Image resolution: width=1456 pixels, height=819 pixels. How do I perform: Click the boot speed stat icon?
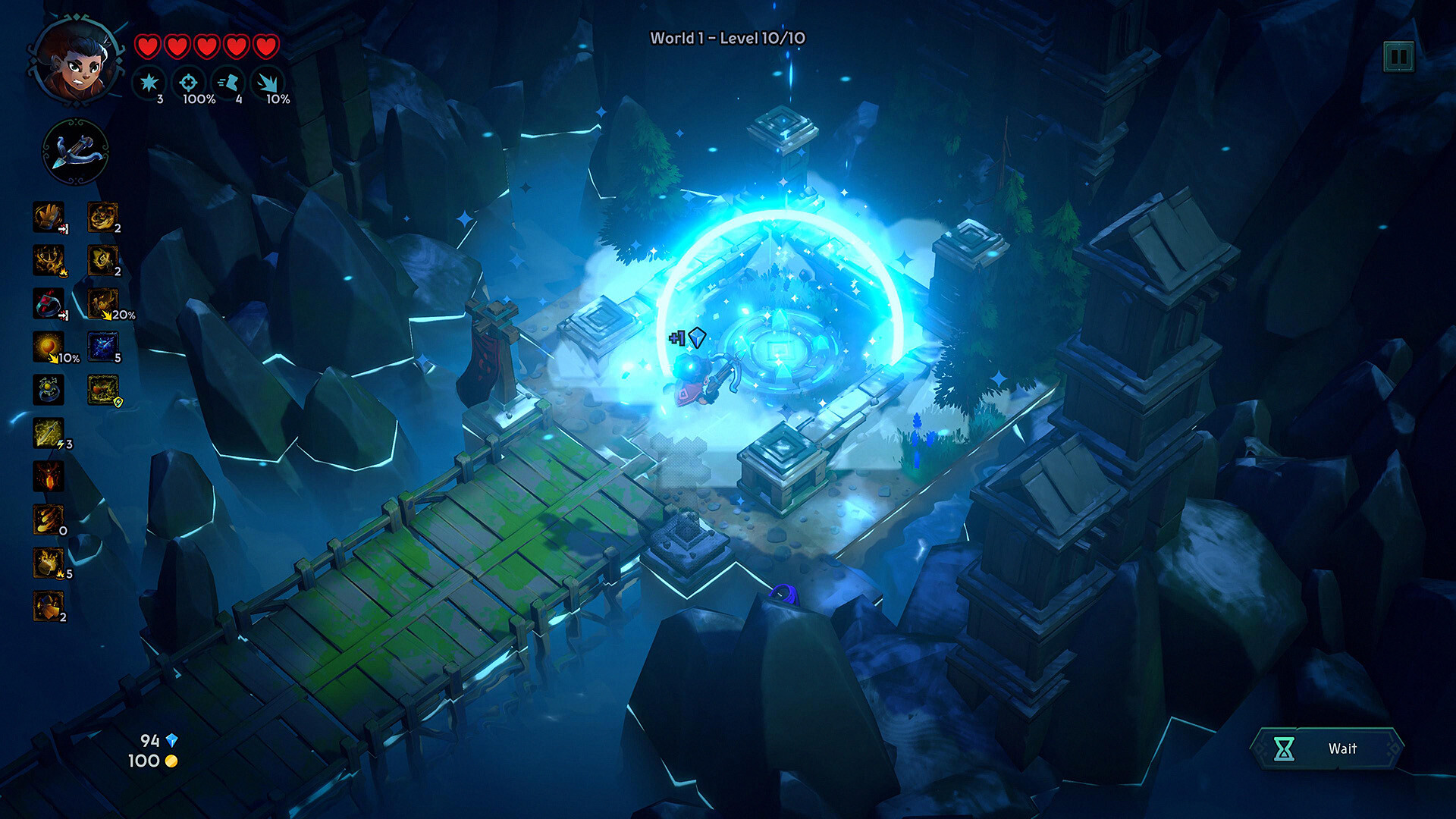pos(229,82)
